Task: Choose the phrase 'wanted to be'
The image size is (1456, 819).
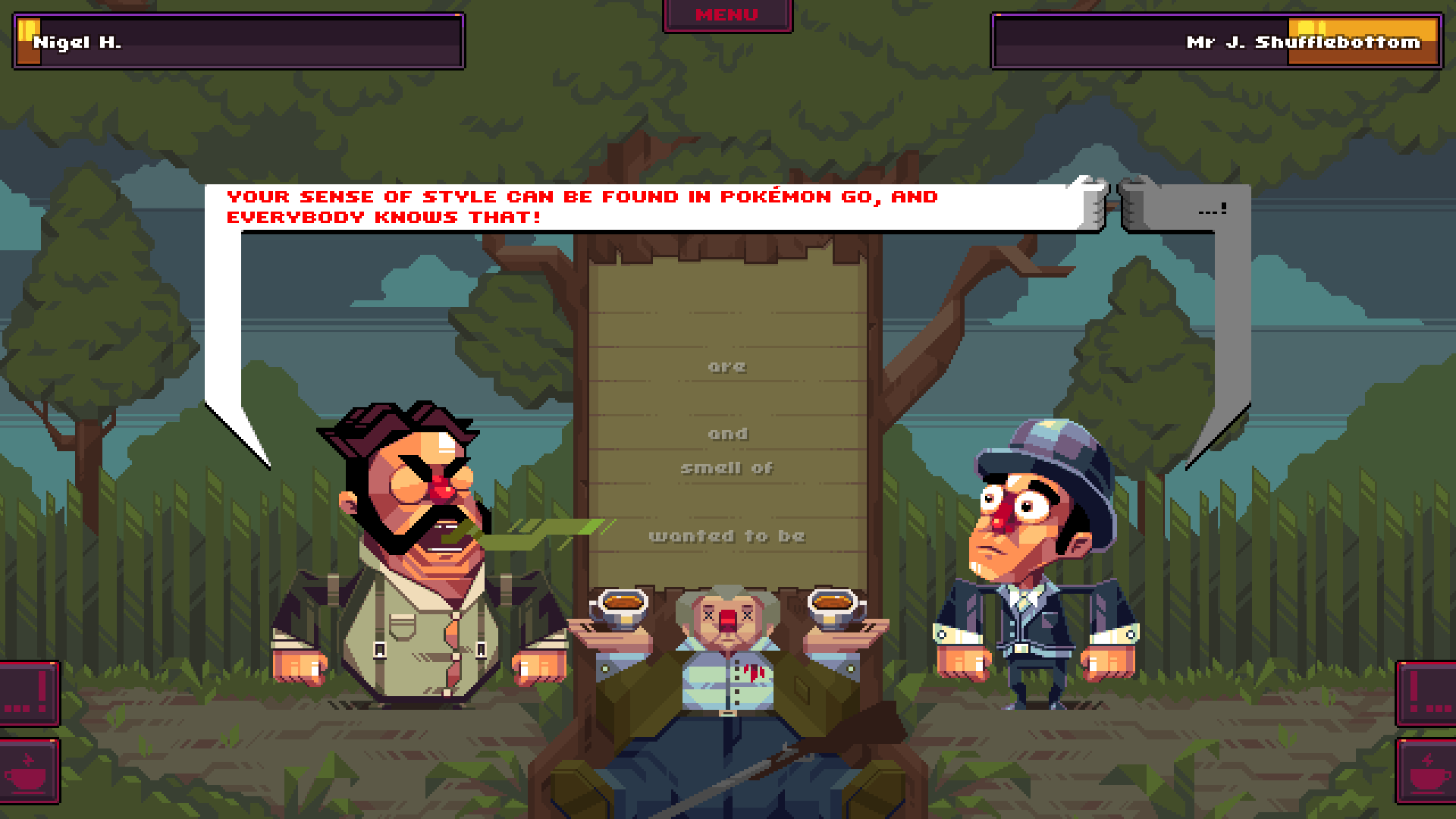Action: tap(726, 535)
